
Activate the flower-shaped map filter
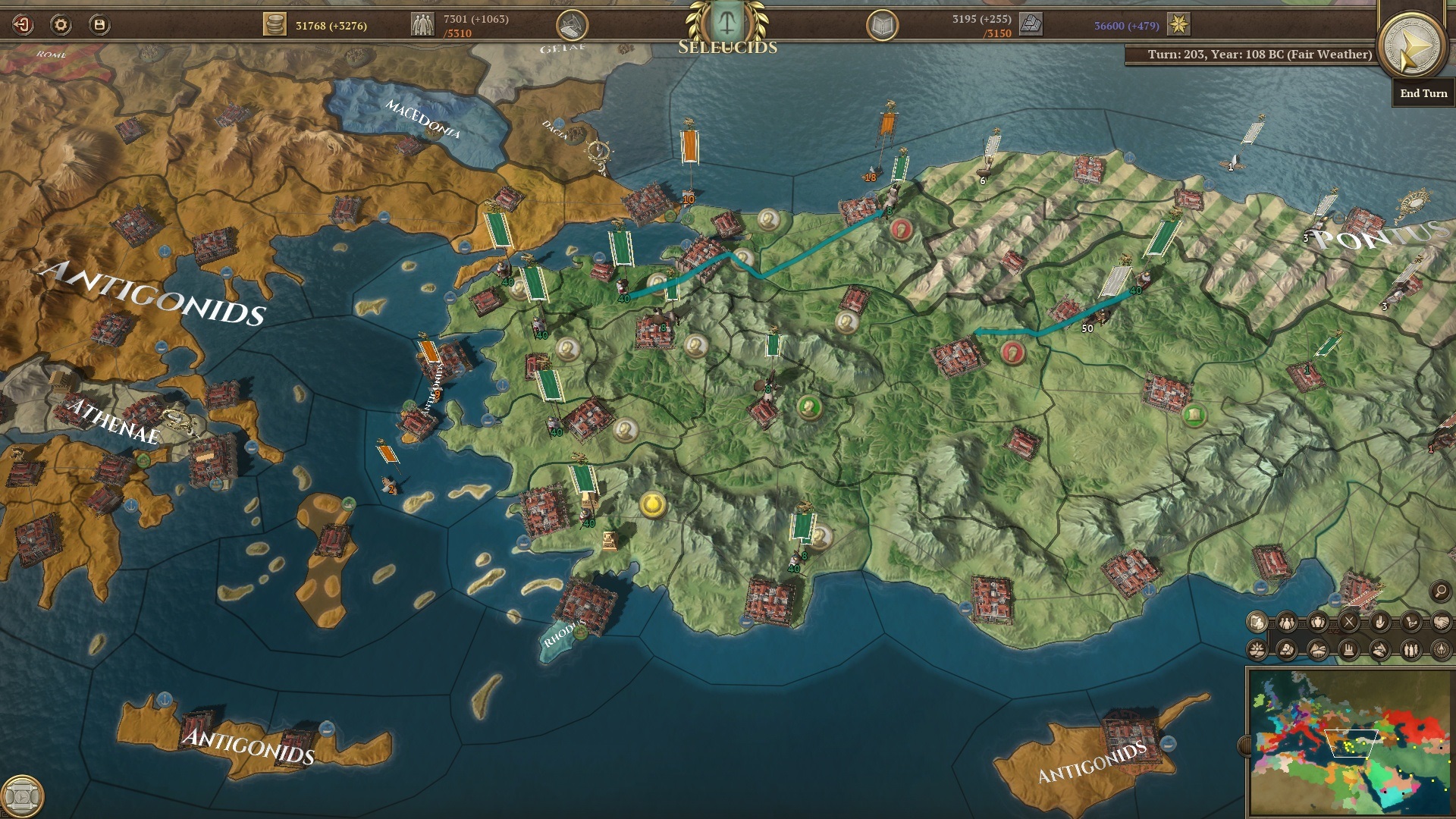pos(1257,650)
